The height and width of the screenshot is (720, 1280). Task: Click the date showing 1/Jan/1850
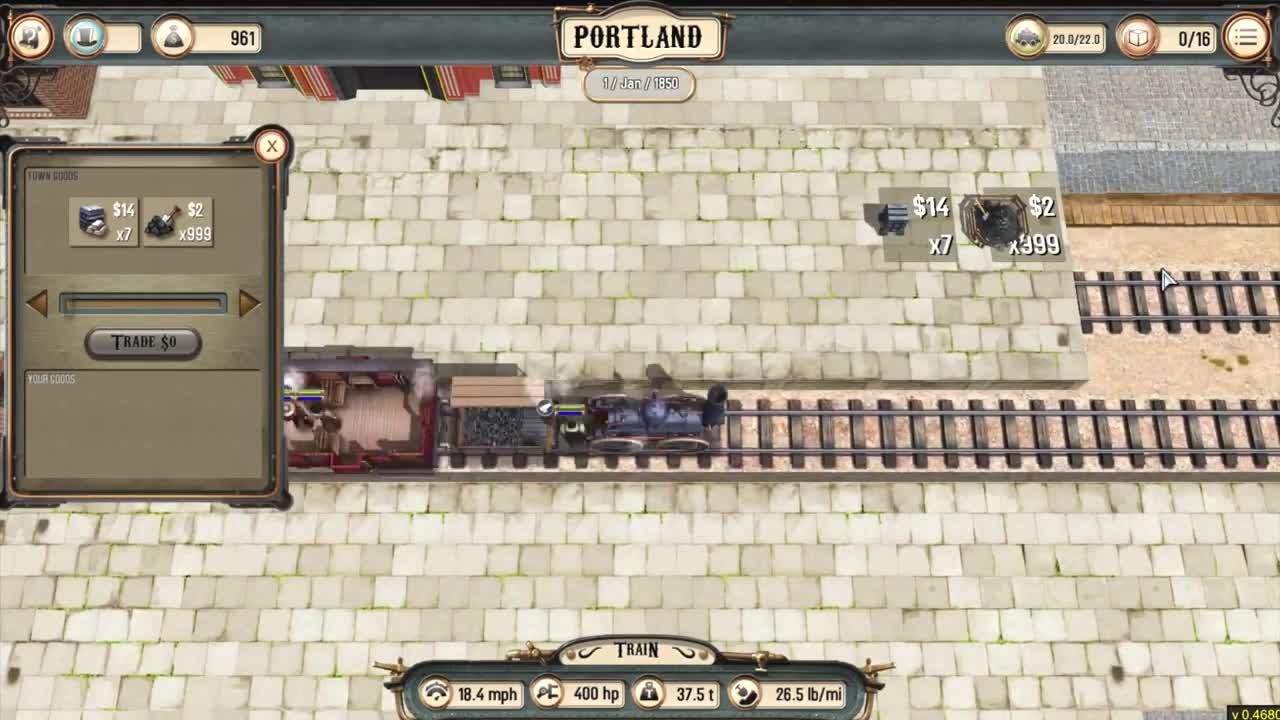tap(639, 85)
